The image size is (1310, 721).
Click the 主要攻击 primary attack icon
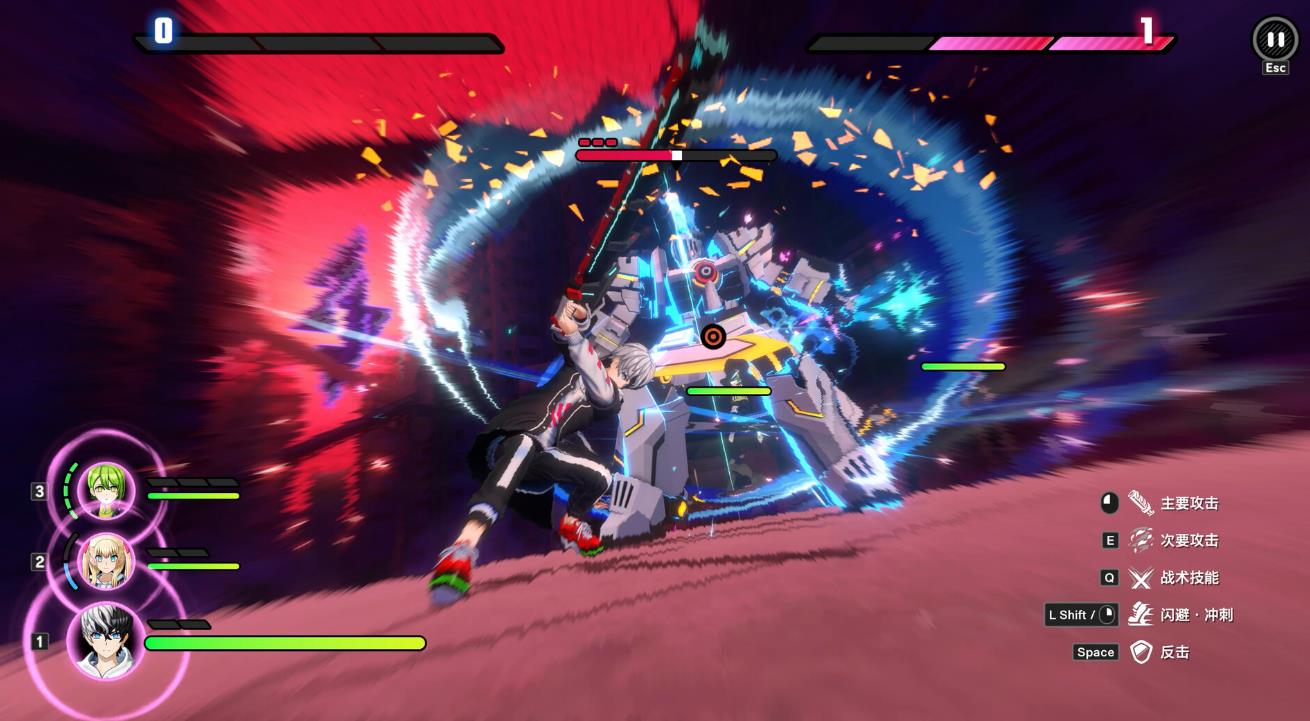(x=1141, y=503)
